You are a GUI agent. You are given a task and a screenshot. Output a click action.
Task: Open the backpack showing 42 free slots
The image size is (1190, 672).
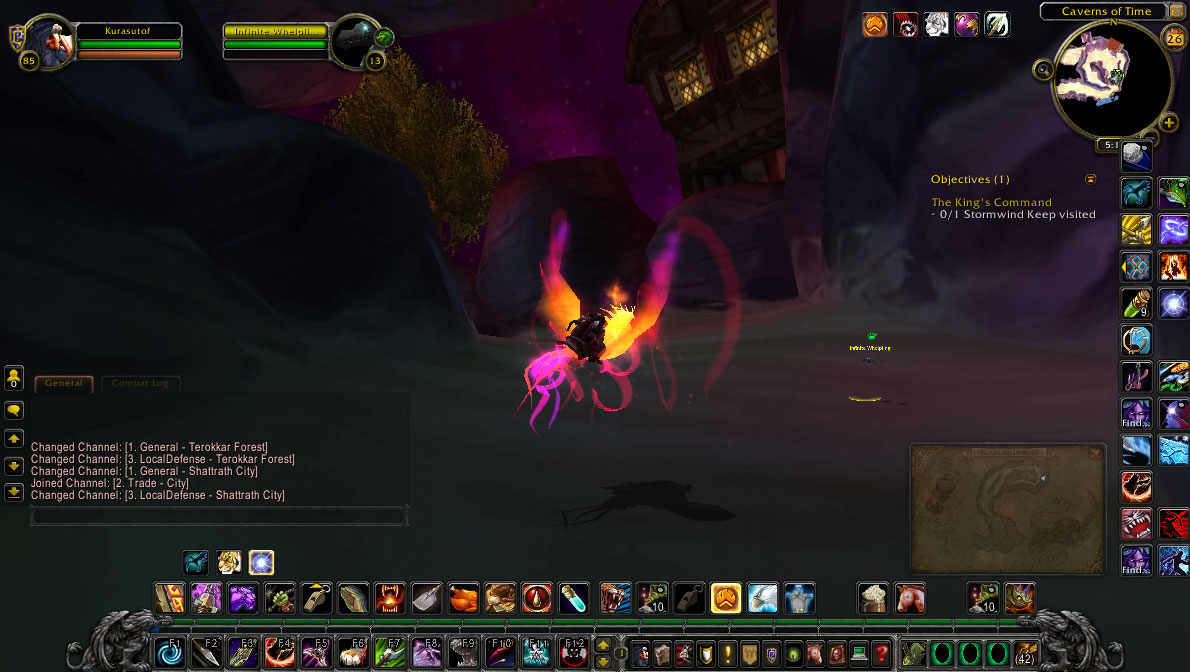point(1025,654)
